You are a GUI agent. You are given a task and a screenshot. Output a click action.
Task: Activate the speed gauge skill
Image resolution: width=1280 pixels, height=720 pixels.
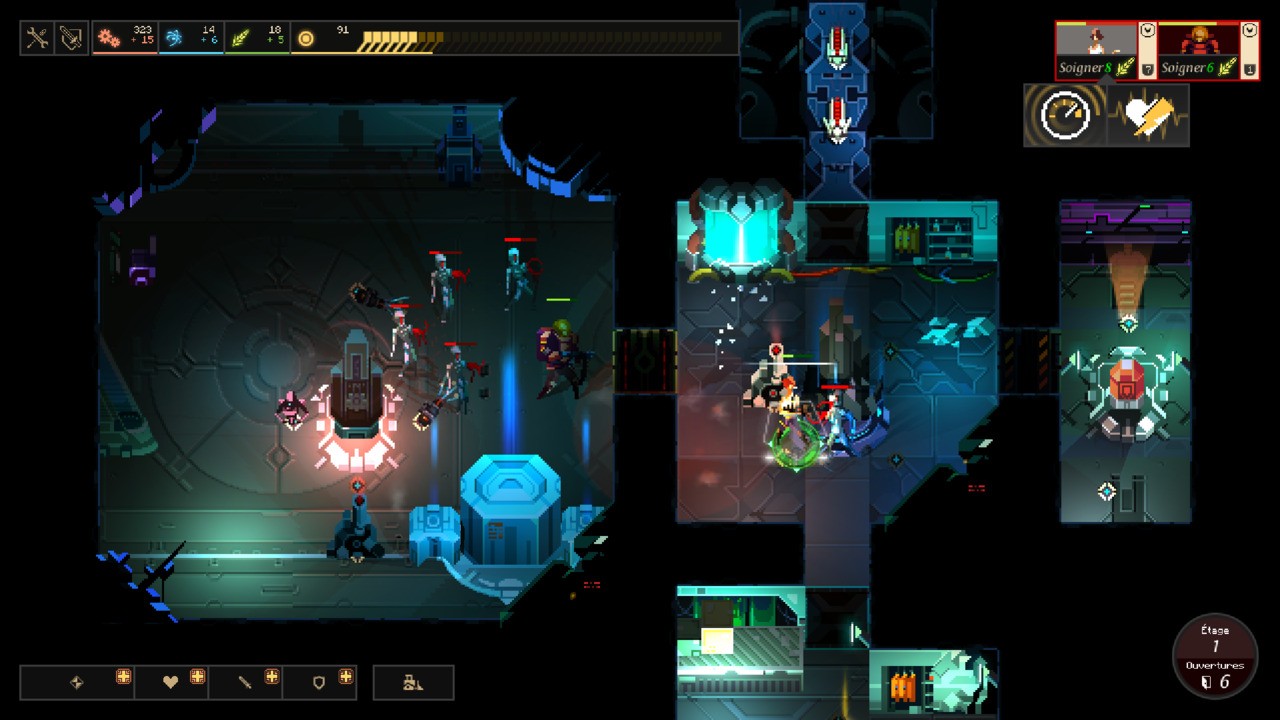(1065, 116)
